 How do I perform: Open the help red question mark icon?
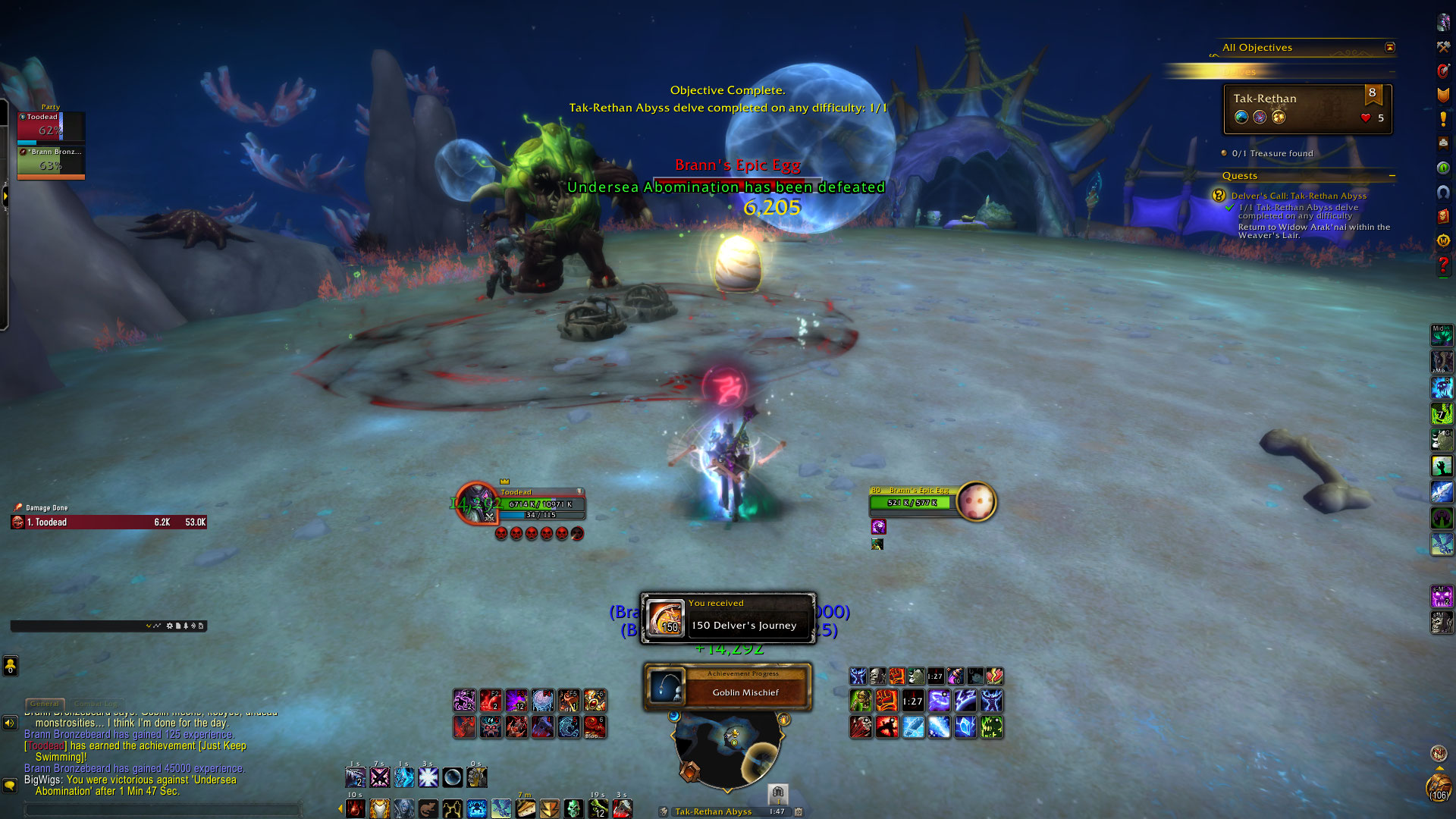tap(1442, 265)
